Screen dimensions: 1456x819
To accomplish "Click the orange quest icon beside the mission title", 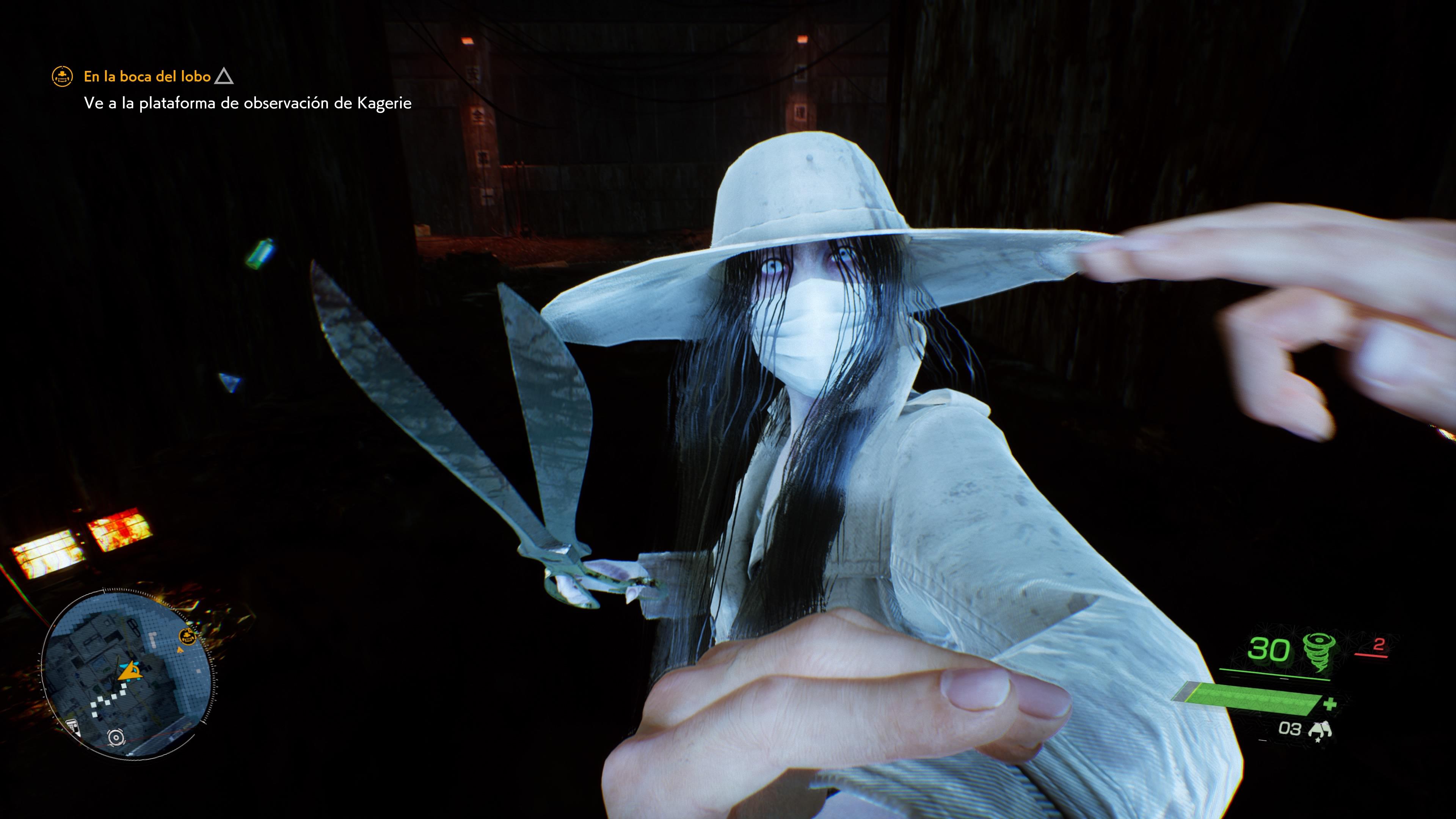I will coord(62,76).
